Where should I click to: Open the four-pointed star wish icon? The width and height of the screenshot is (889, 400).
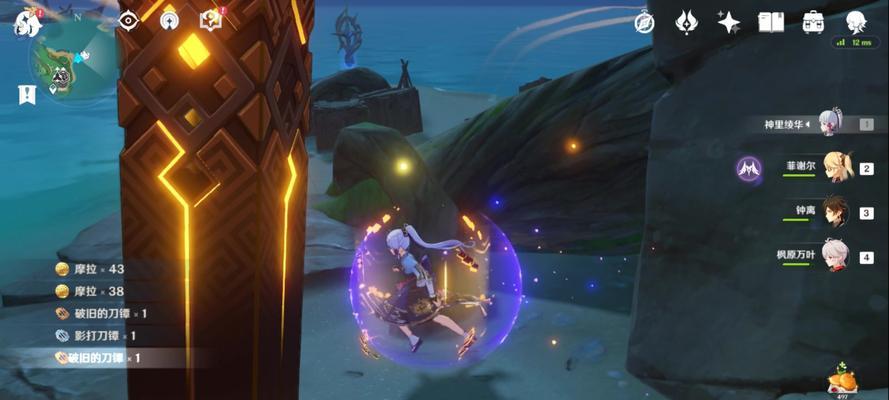pyautogui.click(x=728, y=22)
